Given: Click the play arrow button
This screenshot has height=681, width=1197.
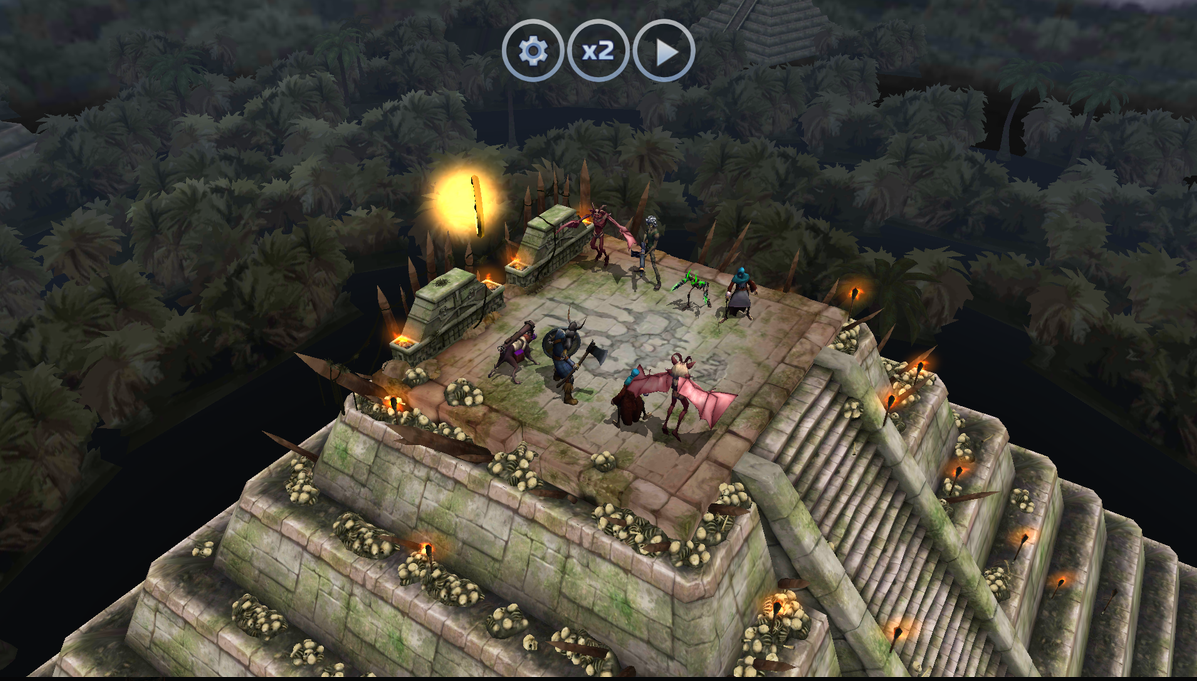Looking at the screenshot, I should pyautogui.click(x=664, y=51).
